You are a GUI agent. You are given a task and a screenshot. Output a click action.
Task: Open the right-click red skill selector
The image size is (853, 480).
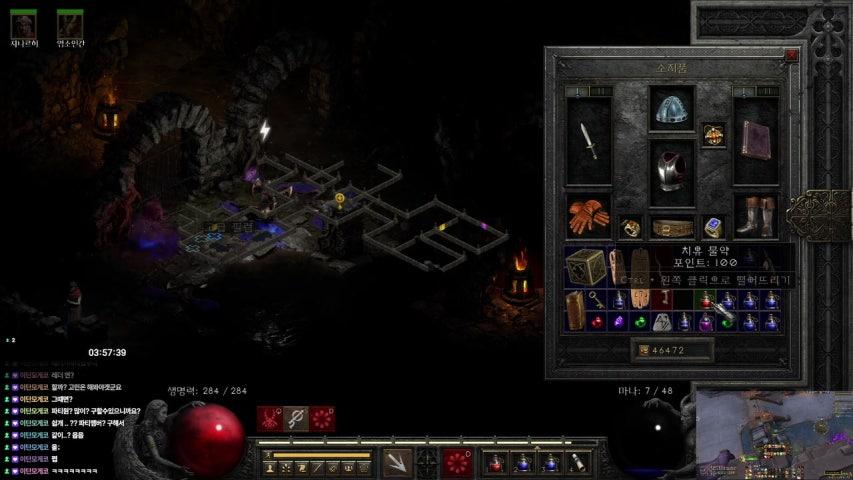click(x=457, y=463)
